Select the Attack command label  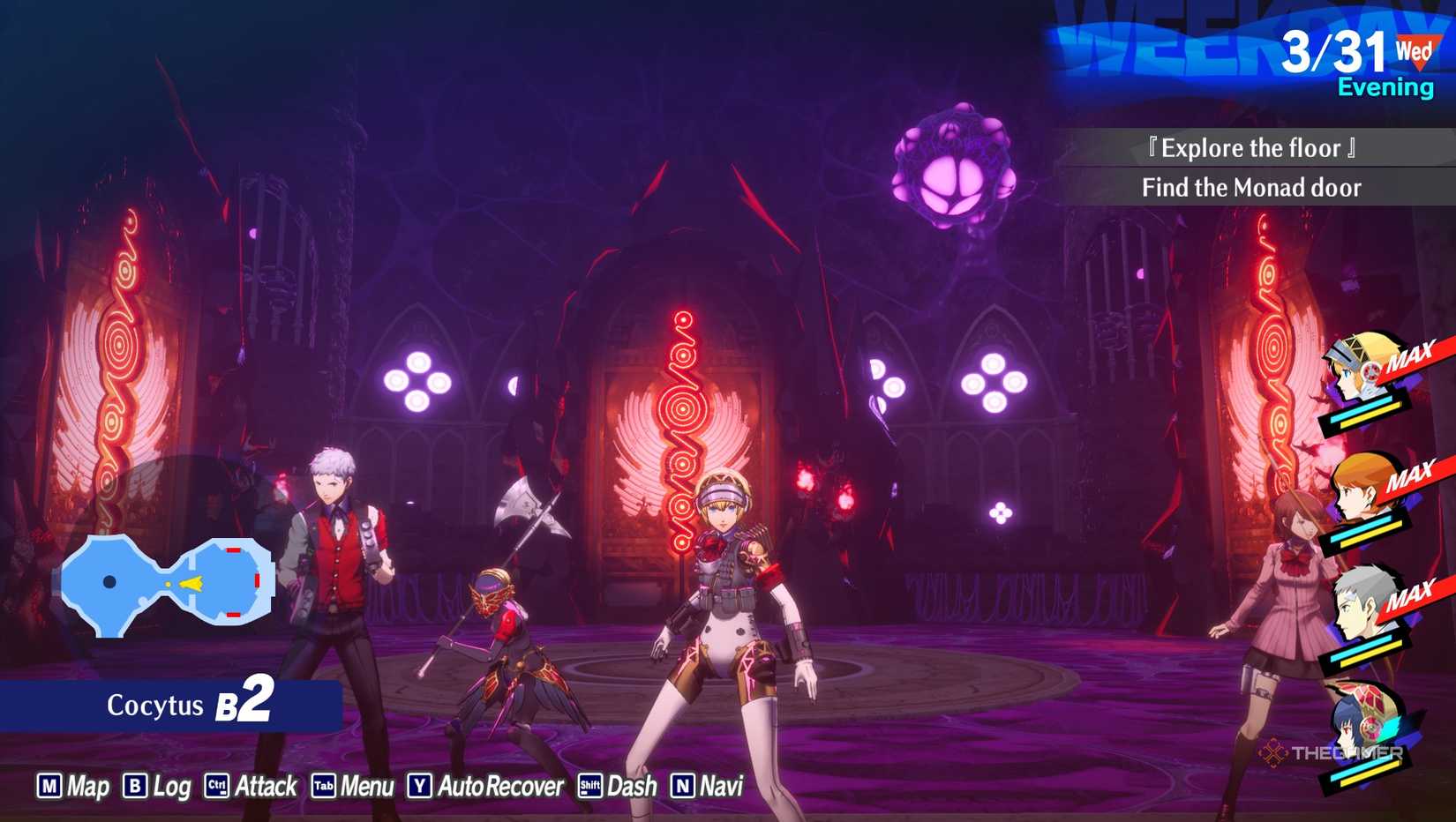click(x=265, y=786)
